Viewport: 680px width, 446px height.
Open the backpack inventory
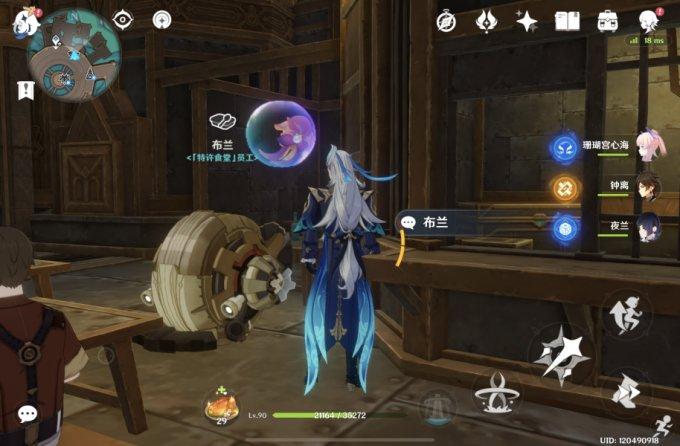(607, 20)
